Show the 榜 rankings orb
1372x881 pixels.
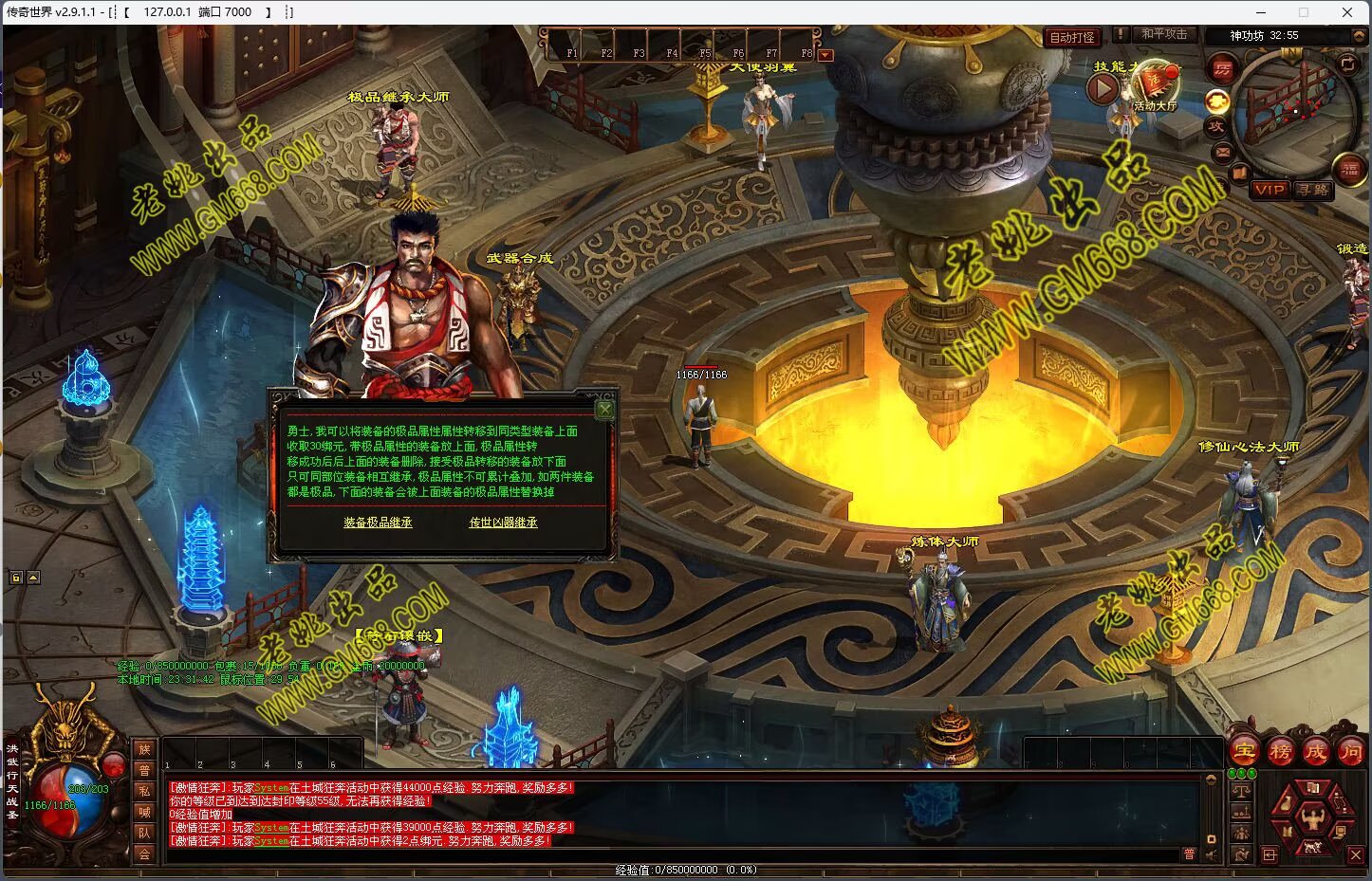click(1280, 751)
